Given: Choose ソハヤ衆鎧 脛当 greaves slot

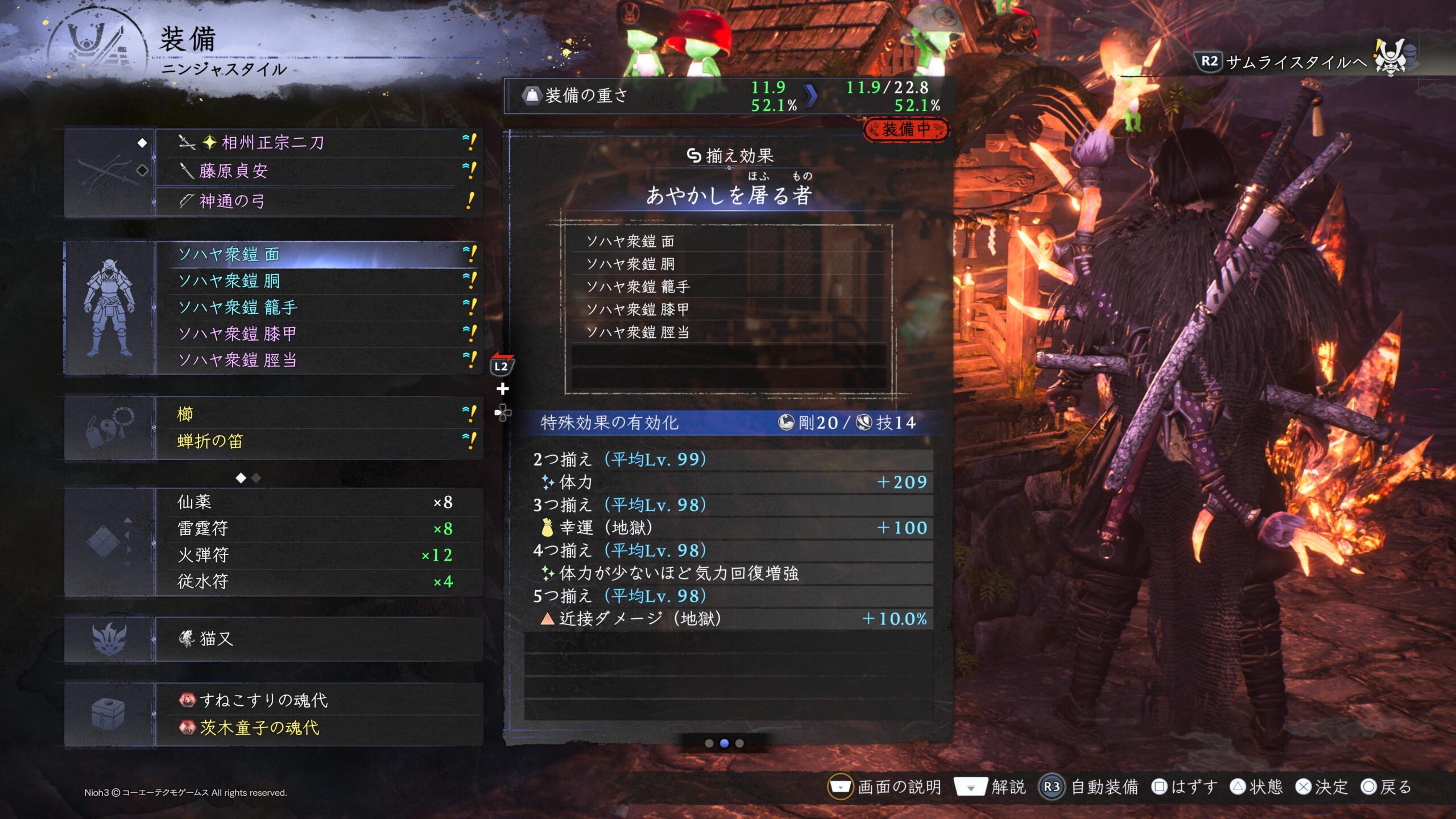Looking at the screenshot, I should [318, 360].
